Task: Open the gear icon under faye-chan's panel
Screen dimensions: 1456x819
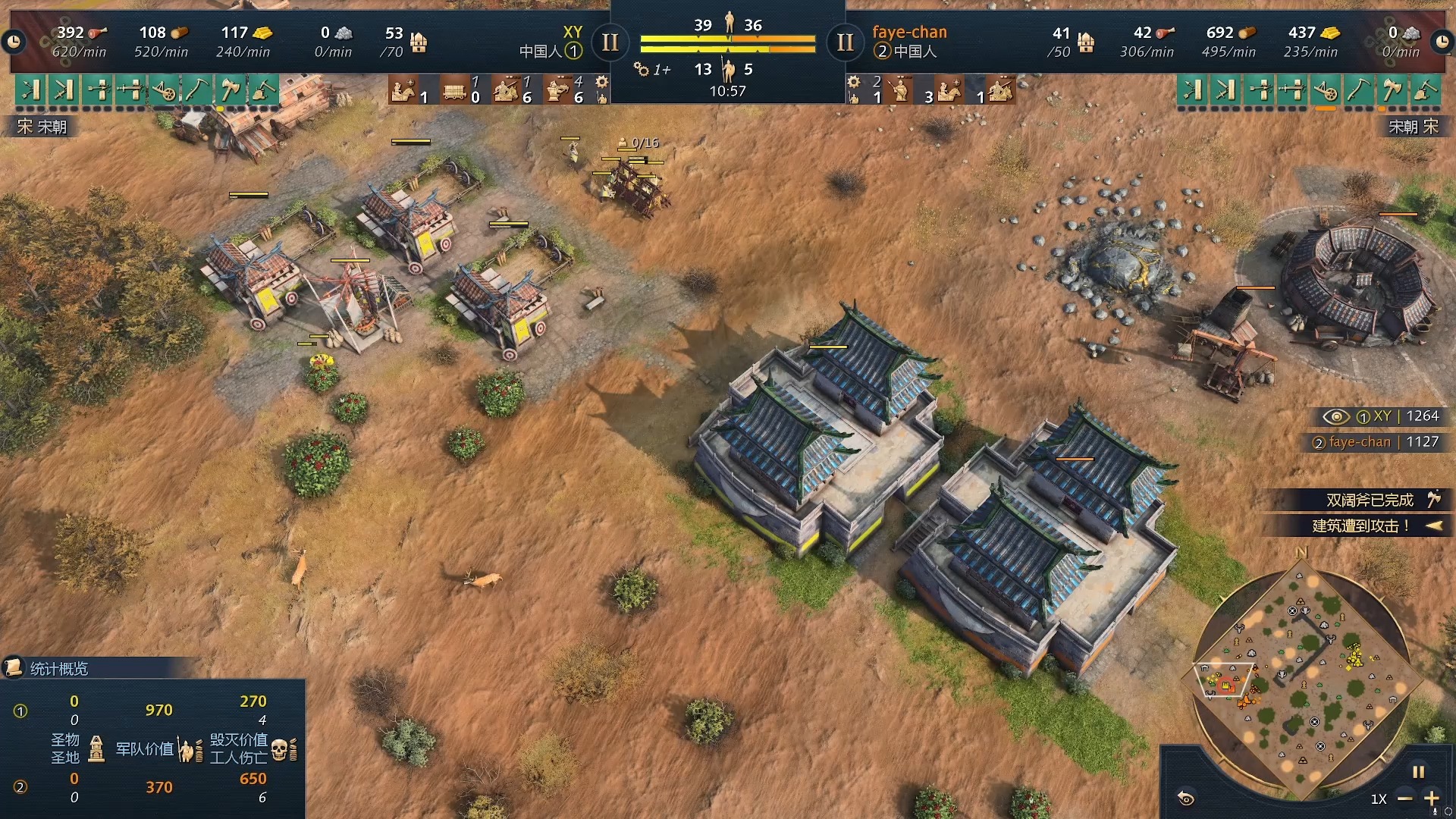Action: click(x=854, y=82)
